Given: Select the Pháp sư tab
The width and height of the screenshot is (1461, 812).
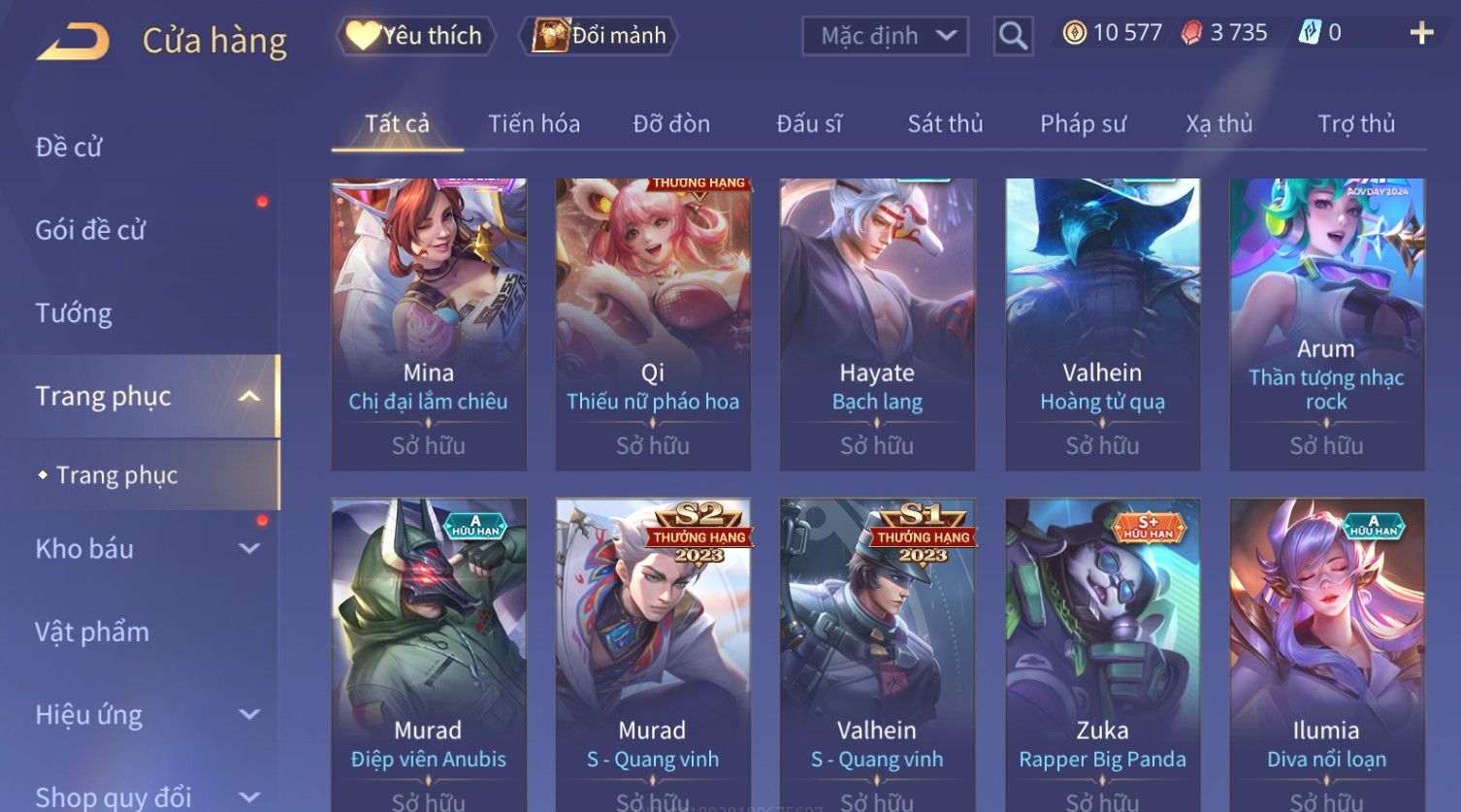Looking at the screenshot, I should coord(1083,124).
